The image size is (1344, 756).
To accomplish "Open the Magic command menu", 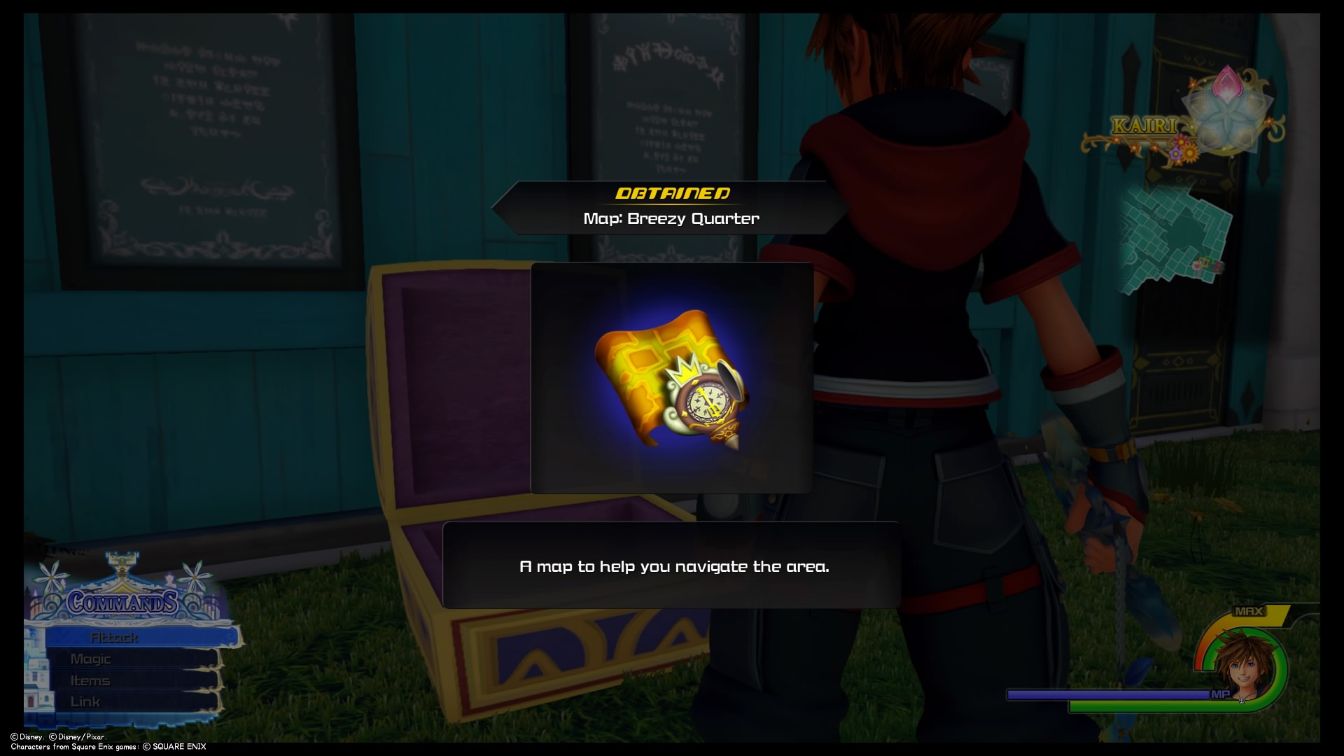I will (90, 658).
